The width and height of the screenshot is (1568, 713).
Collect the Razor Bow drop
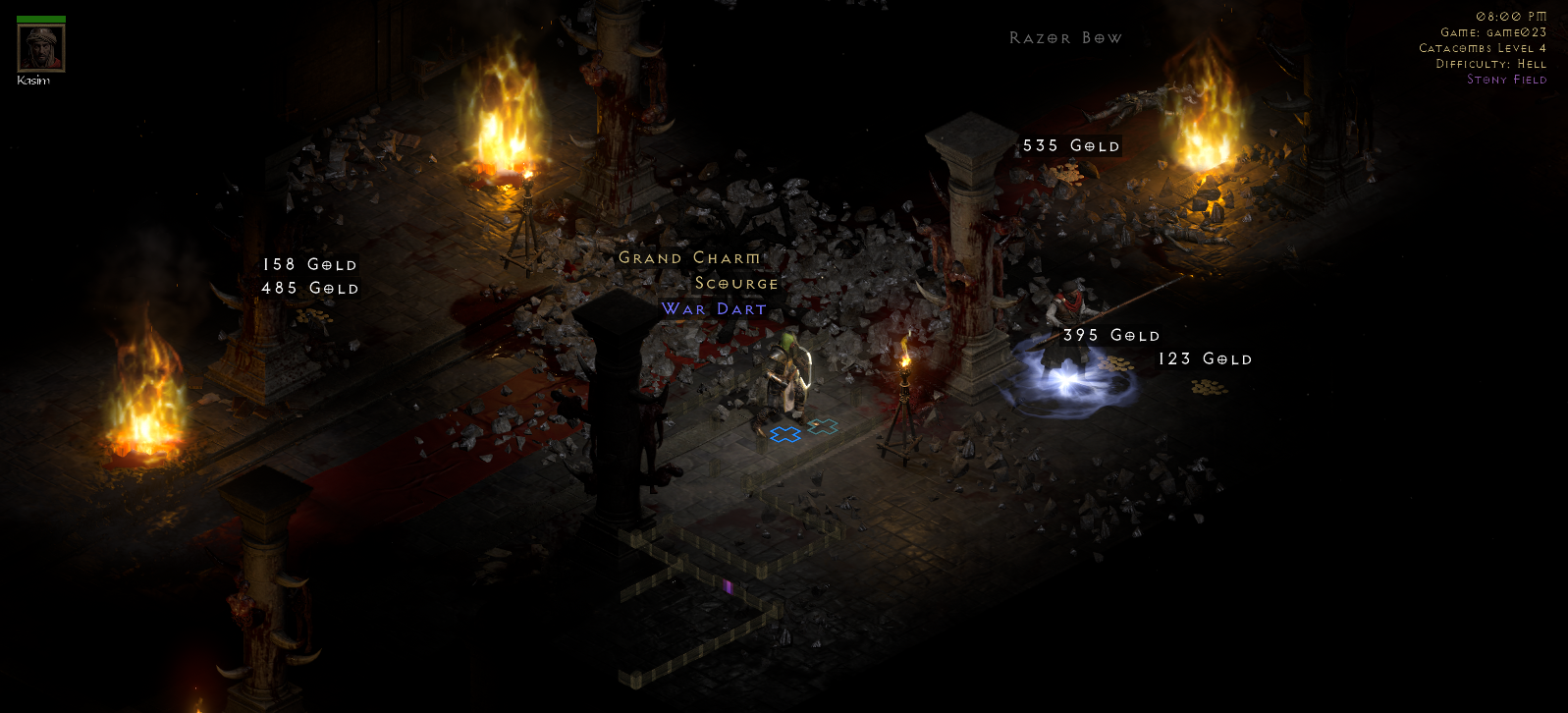coord(1064,37)
